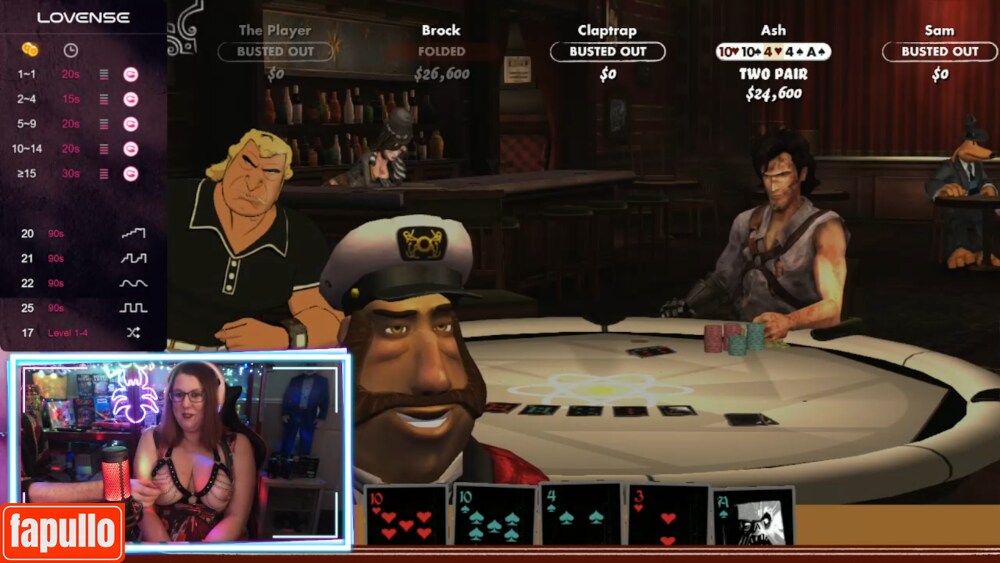Image resolution: width=1000 pixels, height=563 pixels.
Task: Select Claptrap's busted out nameplate
Action: point(607,51)
